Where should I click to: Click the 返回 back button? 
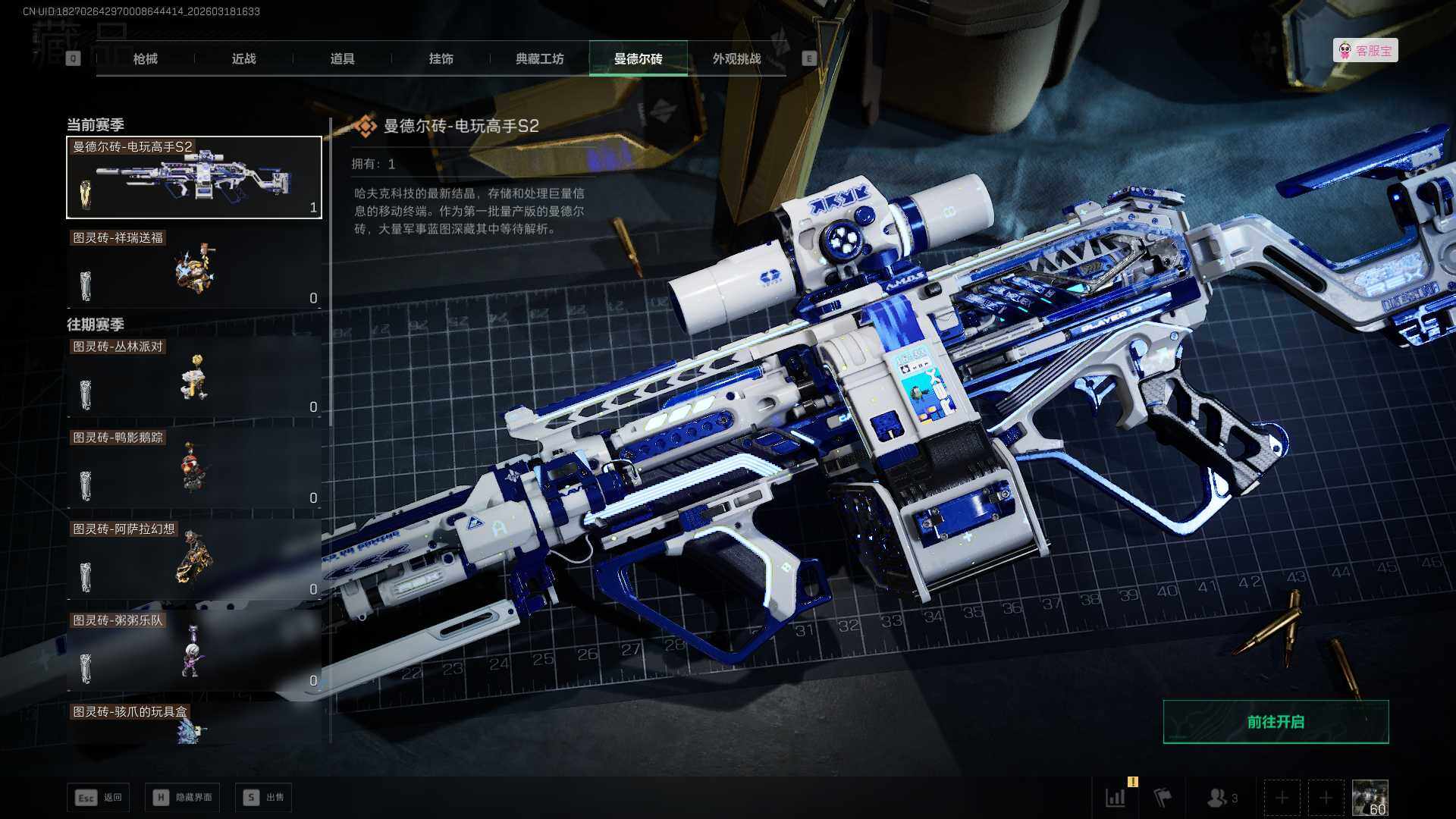(99, 797)
